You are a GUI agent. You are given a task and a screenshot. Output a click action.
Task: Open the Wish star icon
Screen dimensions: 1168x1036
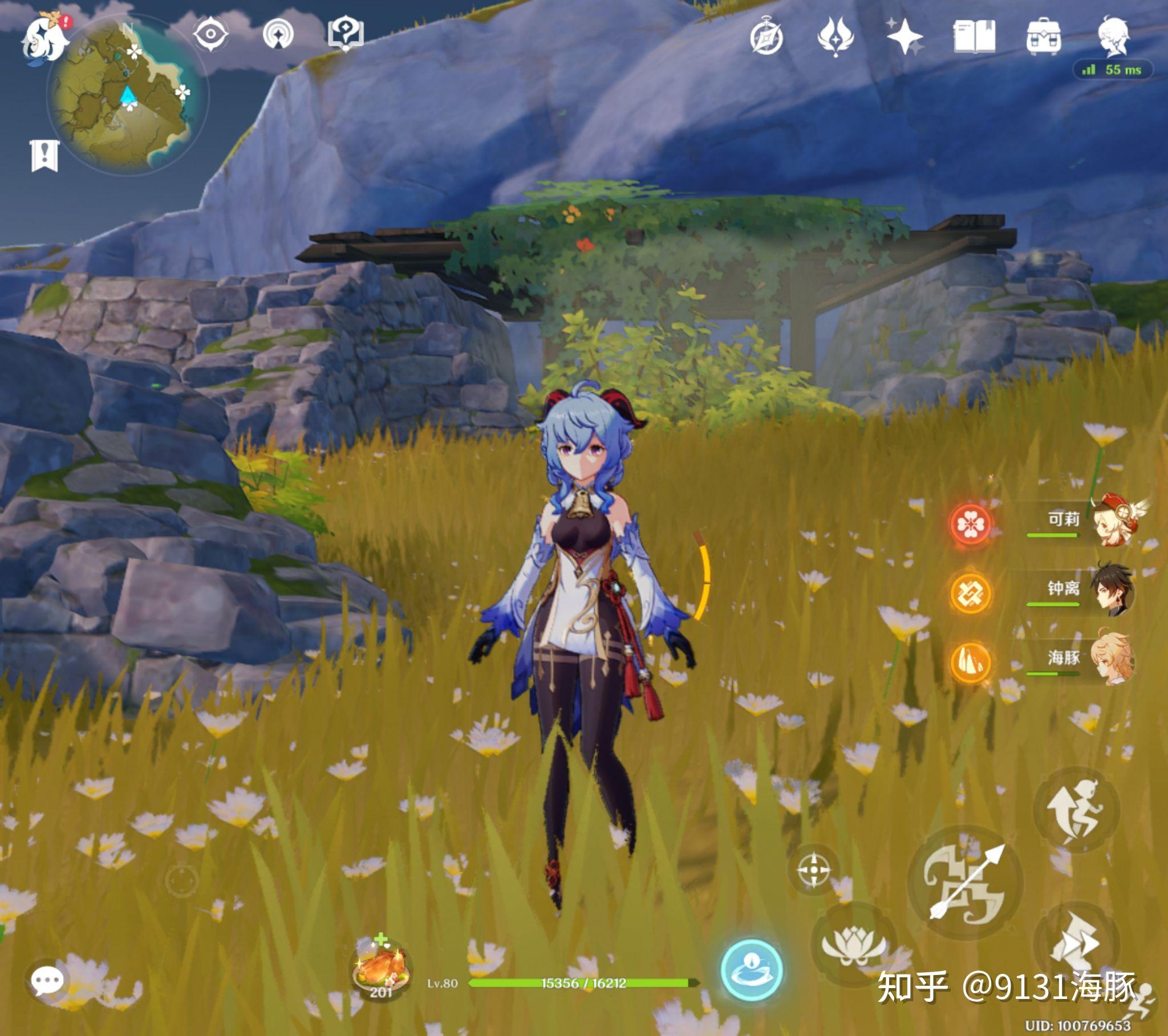pyautogui.click(x=905, y=36)
